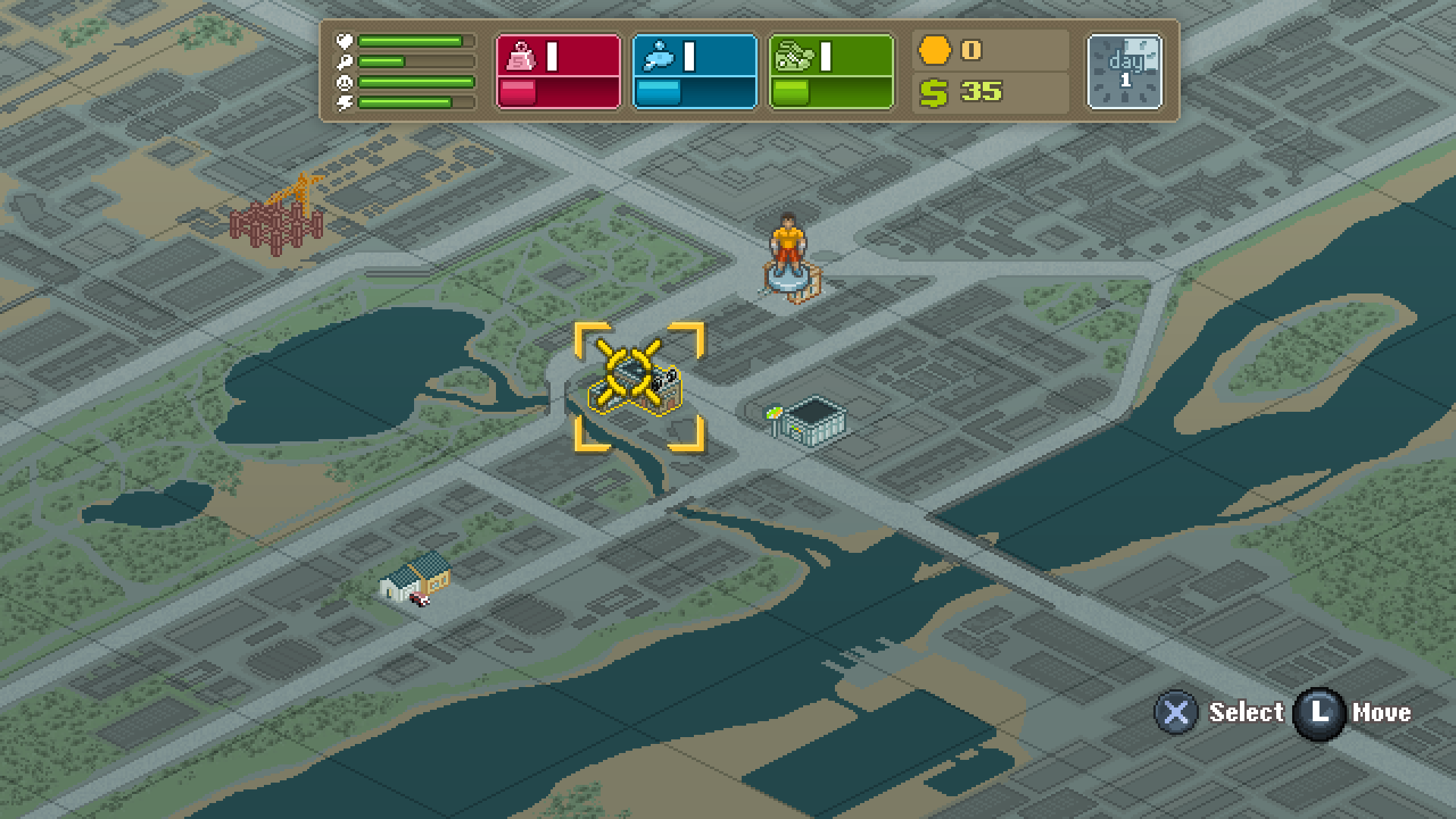Select the magnifier status icon
This screenshot has height=819, width=1456.
coord(344,63)
